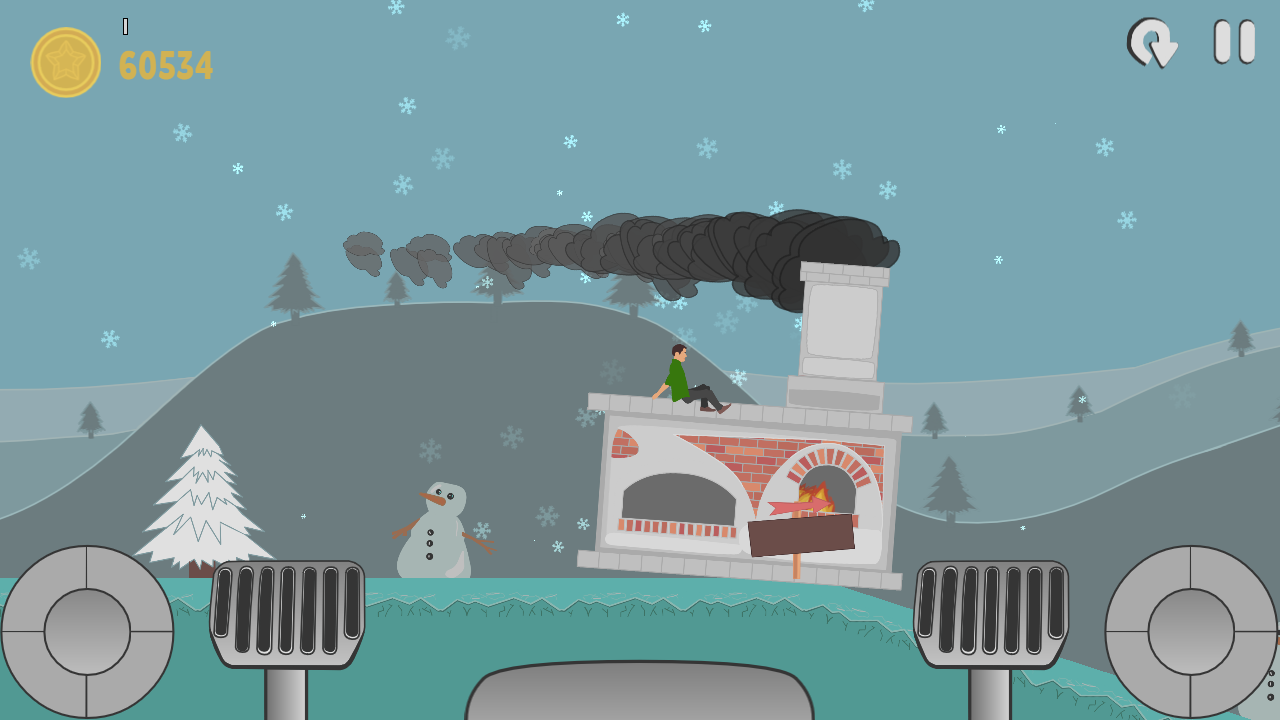Toggle the right pedal on
1280x720 pixels.
[x=990, y=614]
